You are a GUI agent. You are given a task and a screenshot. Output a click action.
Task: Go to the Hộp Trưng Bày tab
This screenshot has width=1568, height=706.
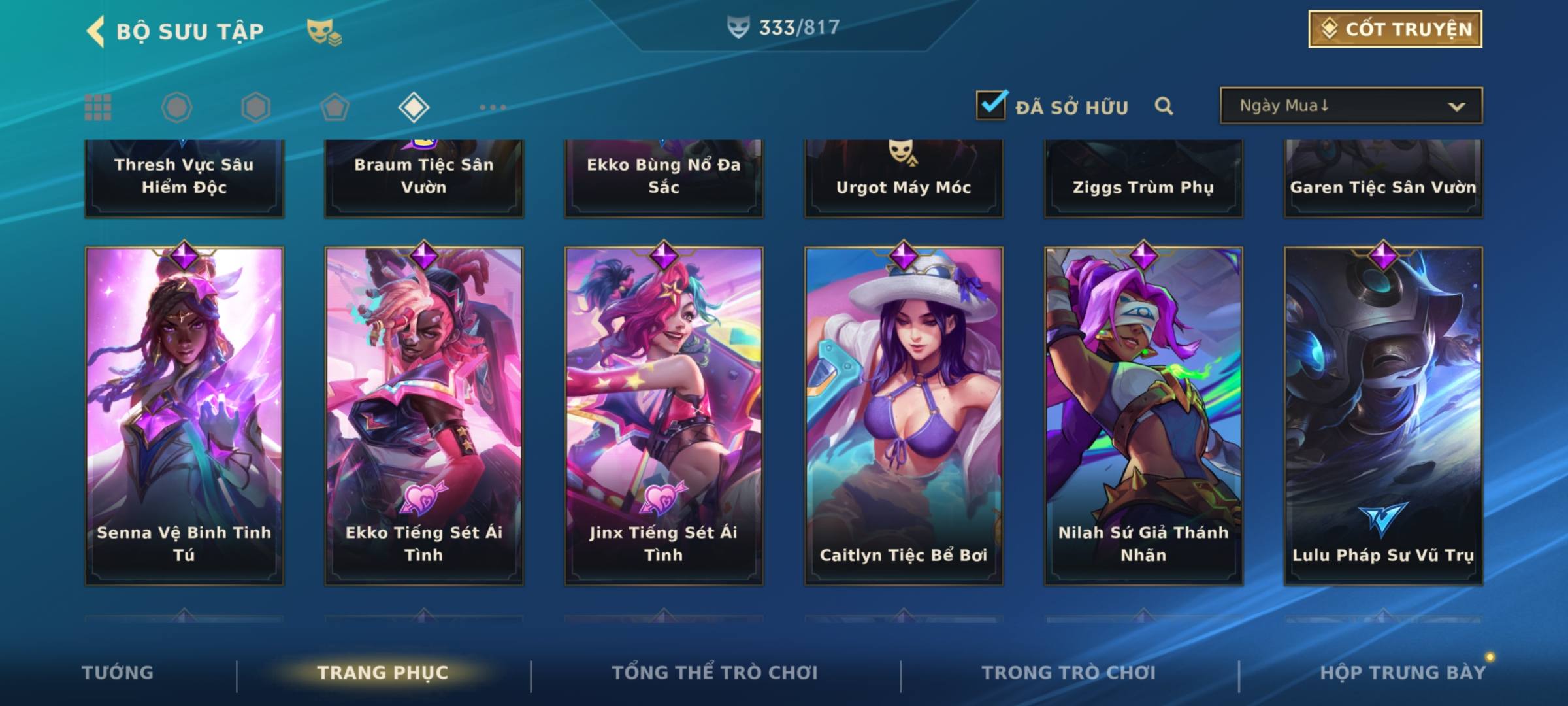point(1403,673)
